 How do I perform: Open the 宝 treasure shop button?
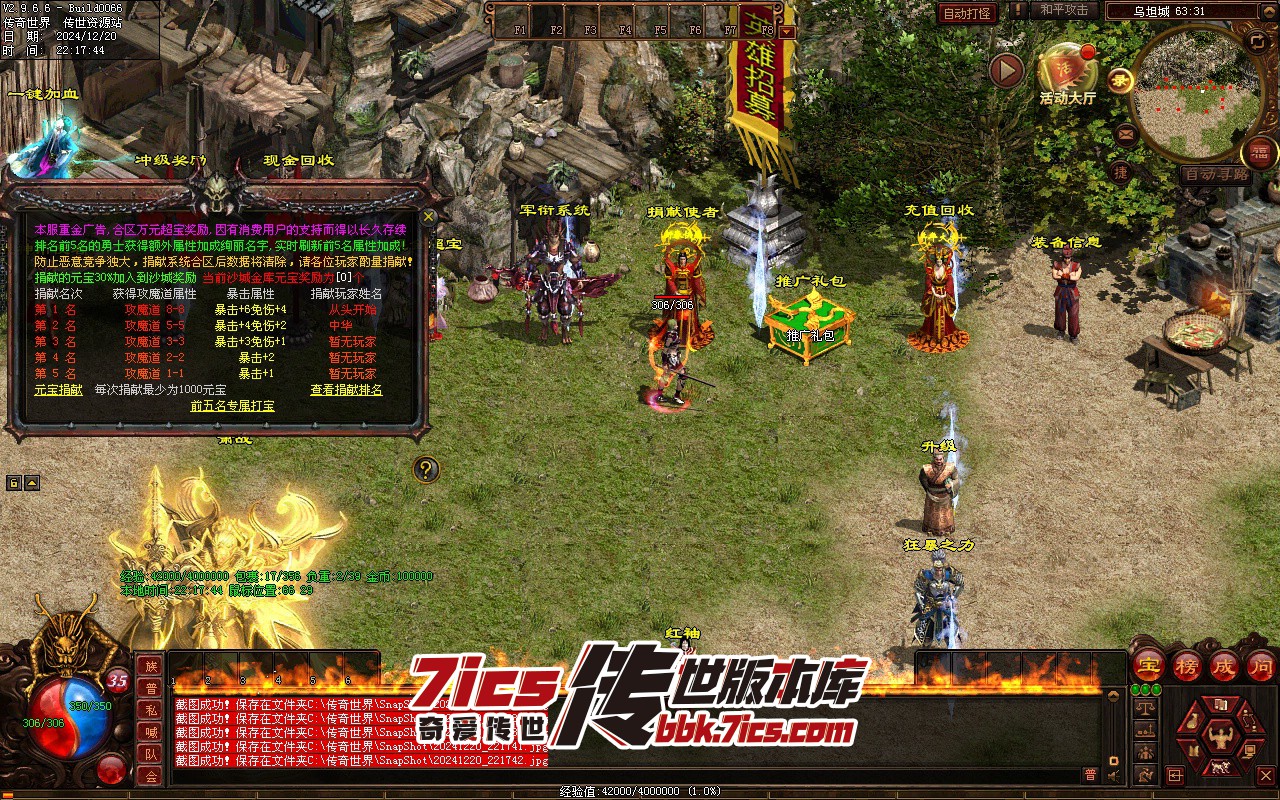pyautogui.click(x=1149, y=664)
